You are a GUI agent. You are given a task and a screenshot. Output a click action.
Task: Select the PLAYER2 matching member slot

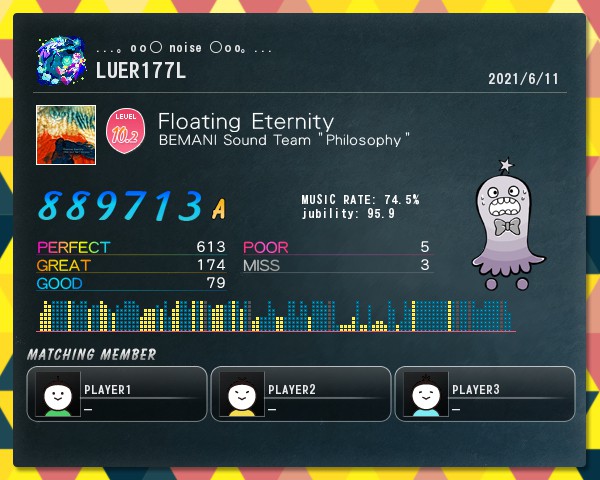[x=301, y=394]
